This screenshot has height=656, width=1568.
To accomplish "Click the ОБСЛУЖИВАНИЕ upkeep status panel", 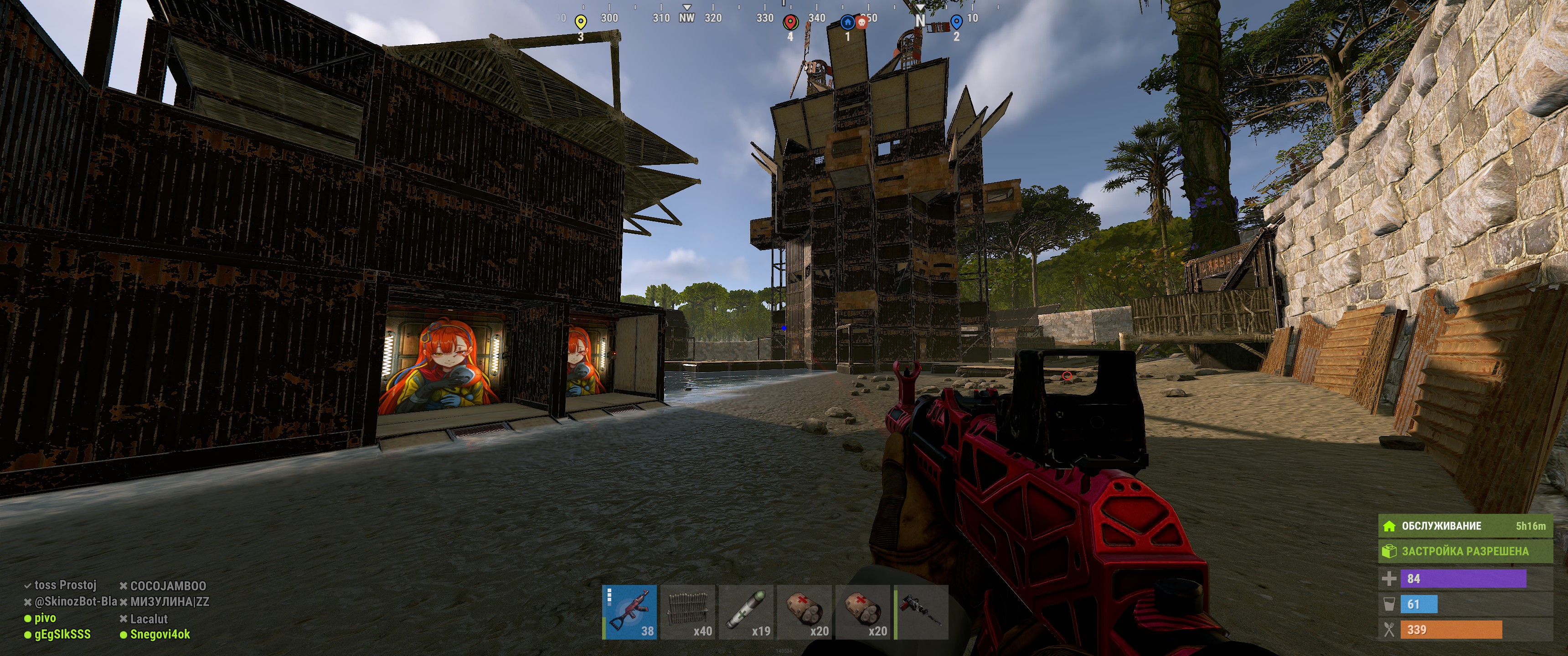I will 1465,526.
